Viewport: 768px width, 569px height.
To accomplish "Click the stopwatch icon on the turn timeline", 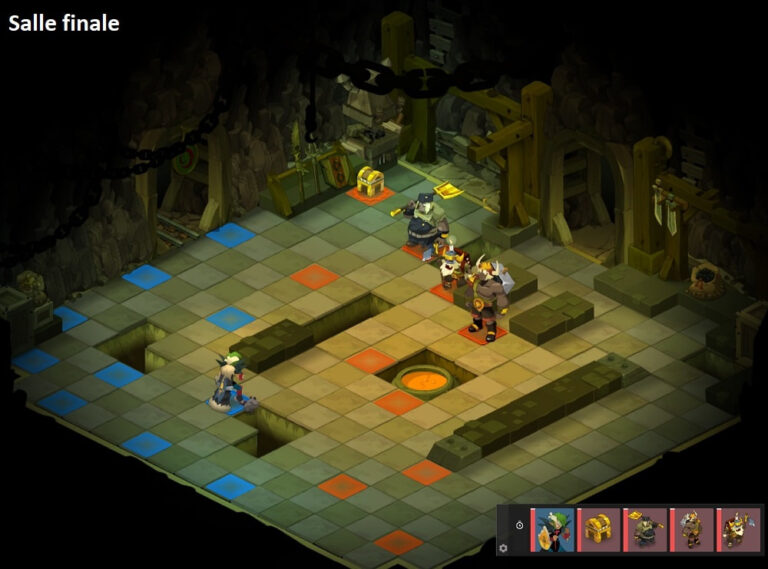I will point(519,525).
